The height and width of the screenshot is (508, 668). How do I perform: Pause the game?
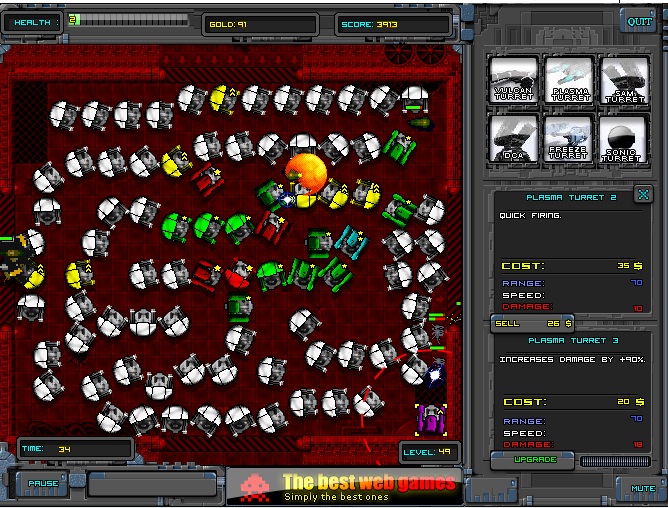pos(43,483)
